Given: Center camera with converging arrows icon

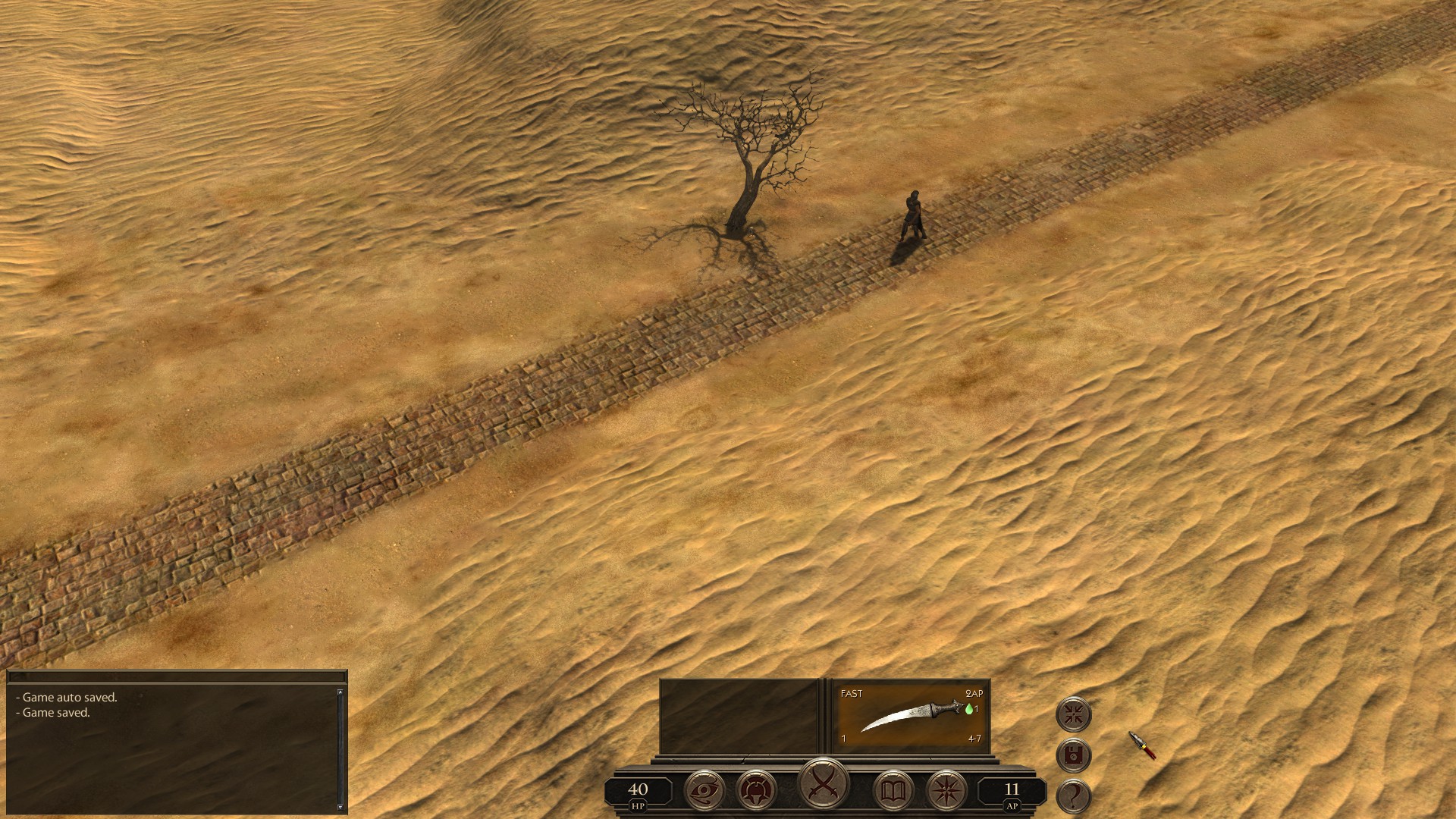Looking at the screenshot, I should [x=1073, y=714].
